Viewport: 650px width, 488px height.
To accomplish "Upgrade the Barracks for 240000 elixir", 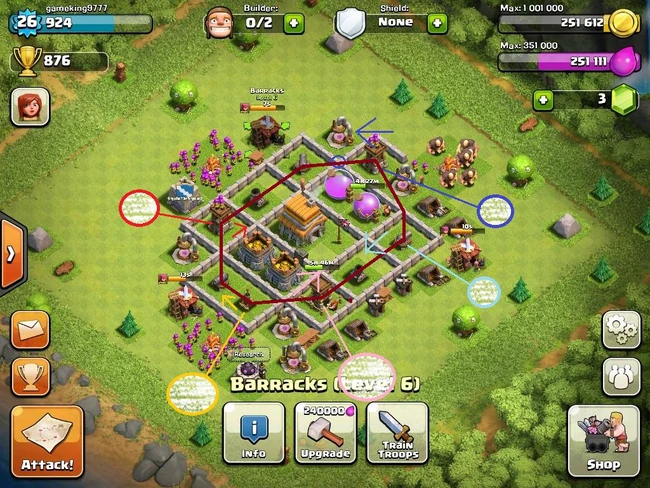I will click(324, 433).
